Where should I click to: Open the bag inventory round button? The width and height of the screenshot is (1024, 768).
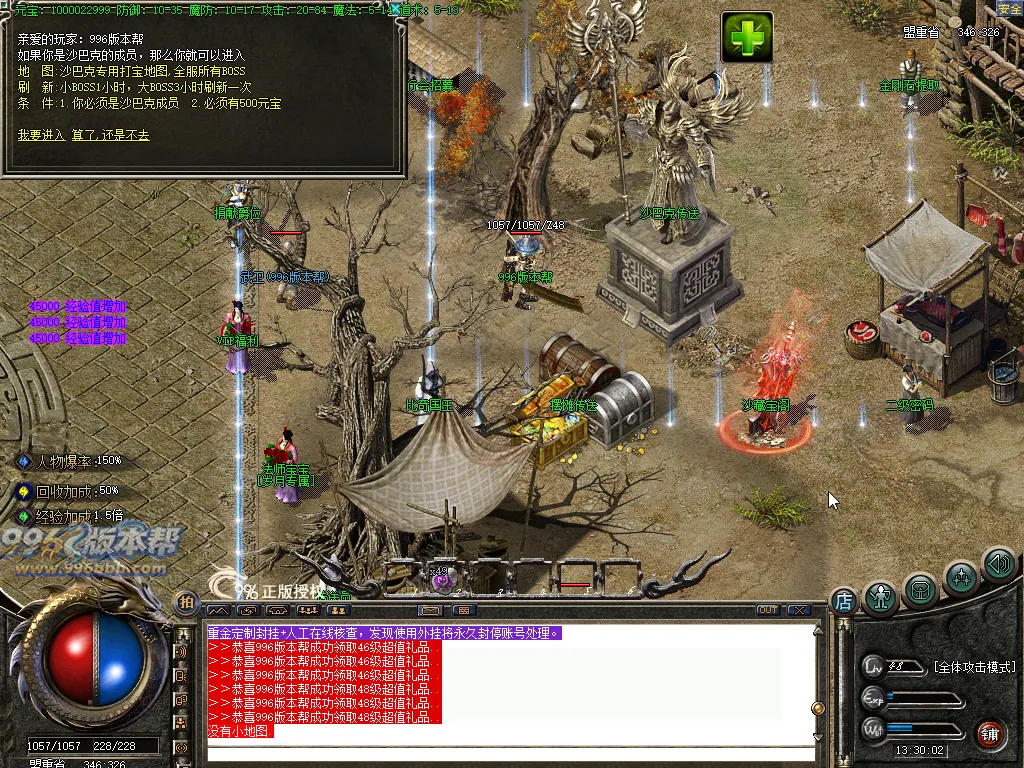(920, 590)
